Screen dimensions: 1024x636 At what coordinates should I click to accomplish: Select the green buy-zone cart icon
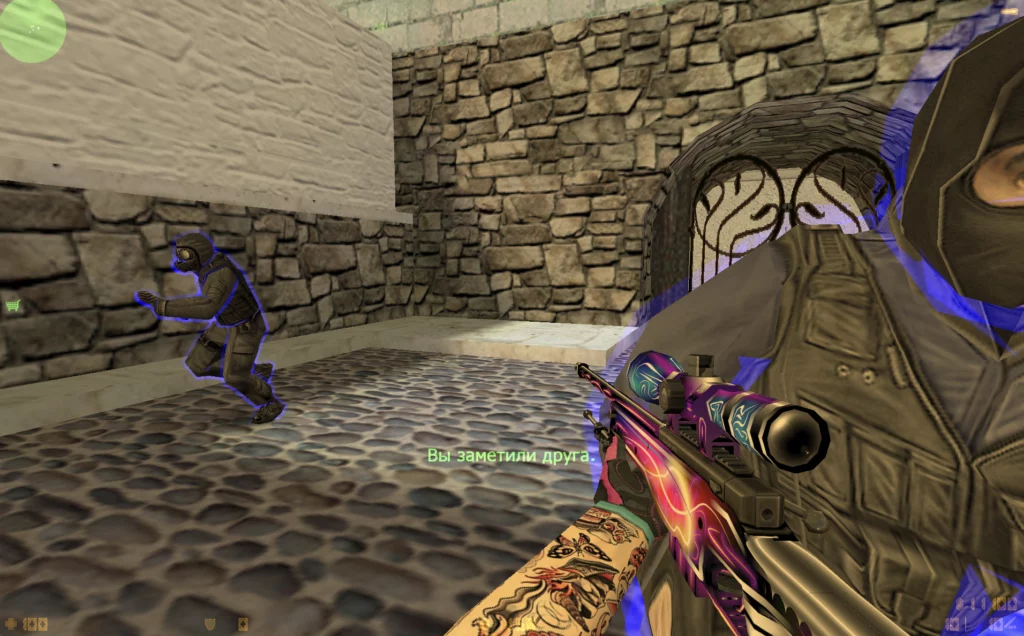pos(13,306)
